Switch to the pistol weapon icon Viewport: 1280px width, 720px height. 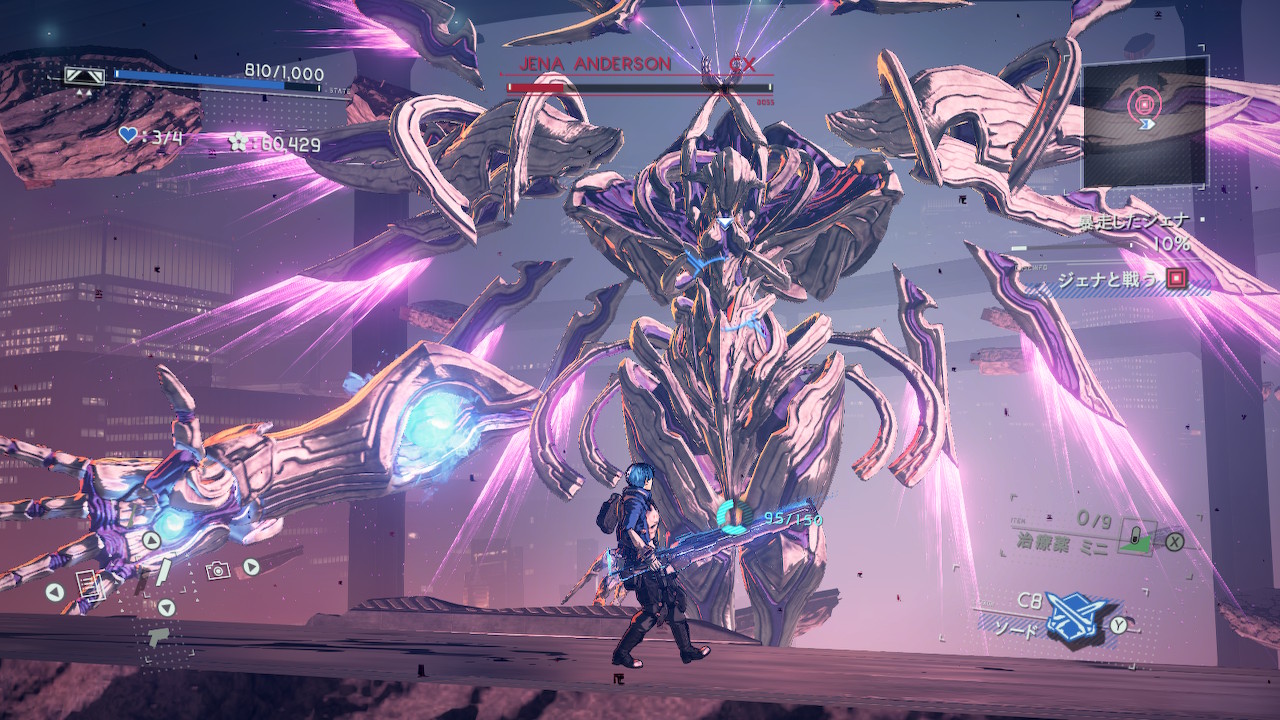[x=158, y=635]
